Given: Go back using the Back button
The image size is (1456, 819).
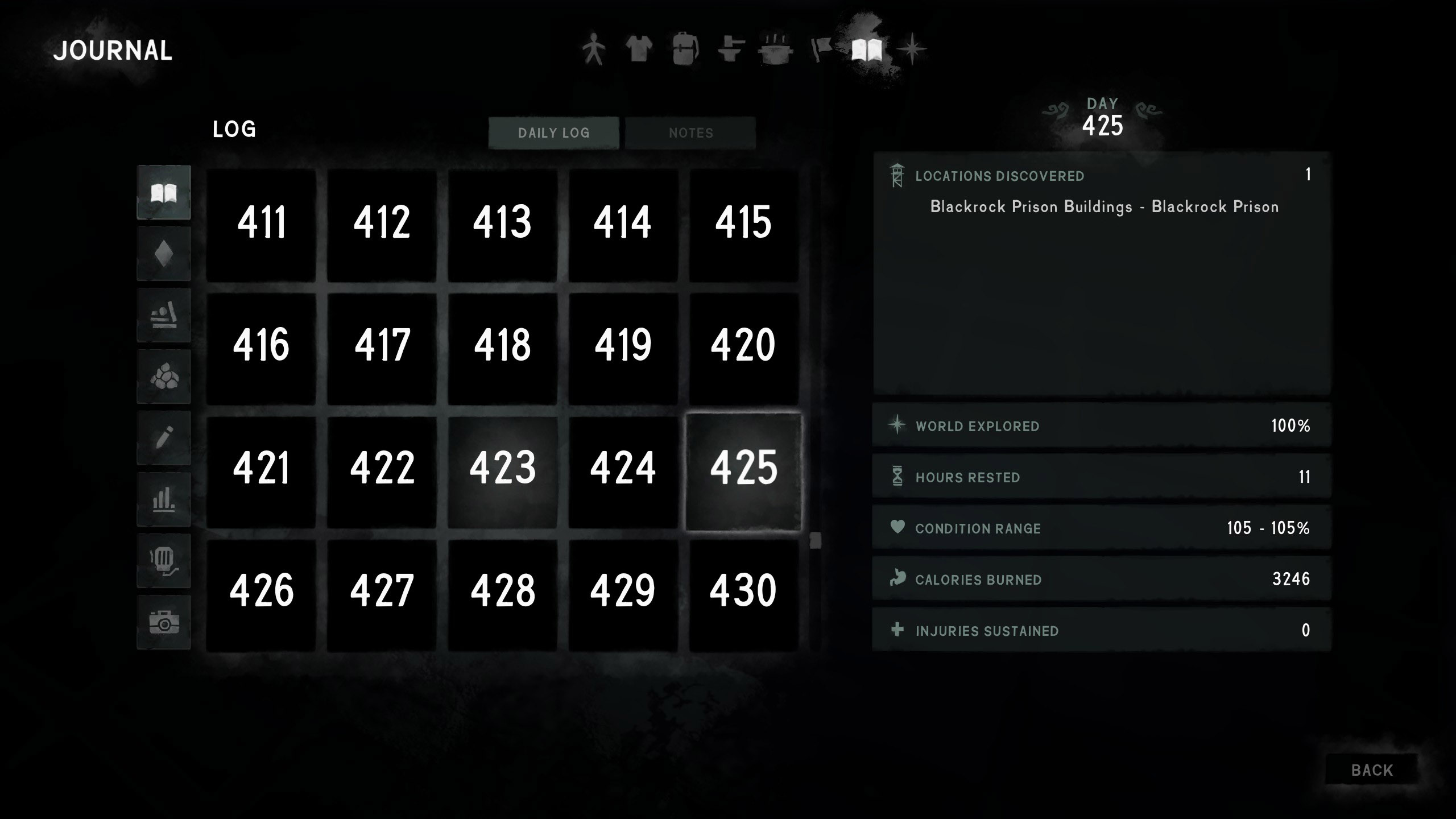Looking at the screenshot, I should pos(1371,770).
